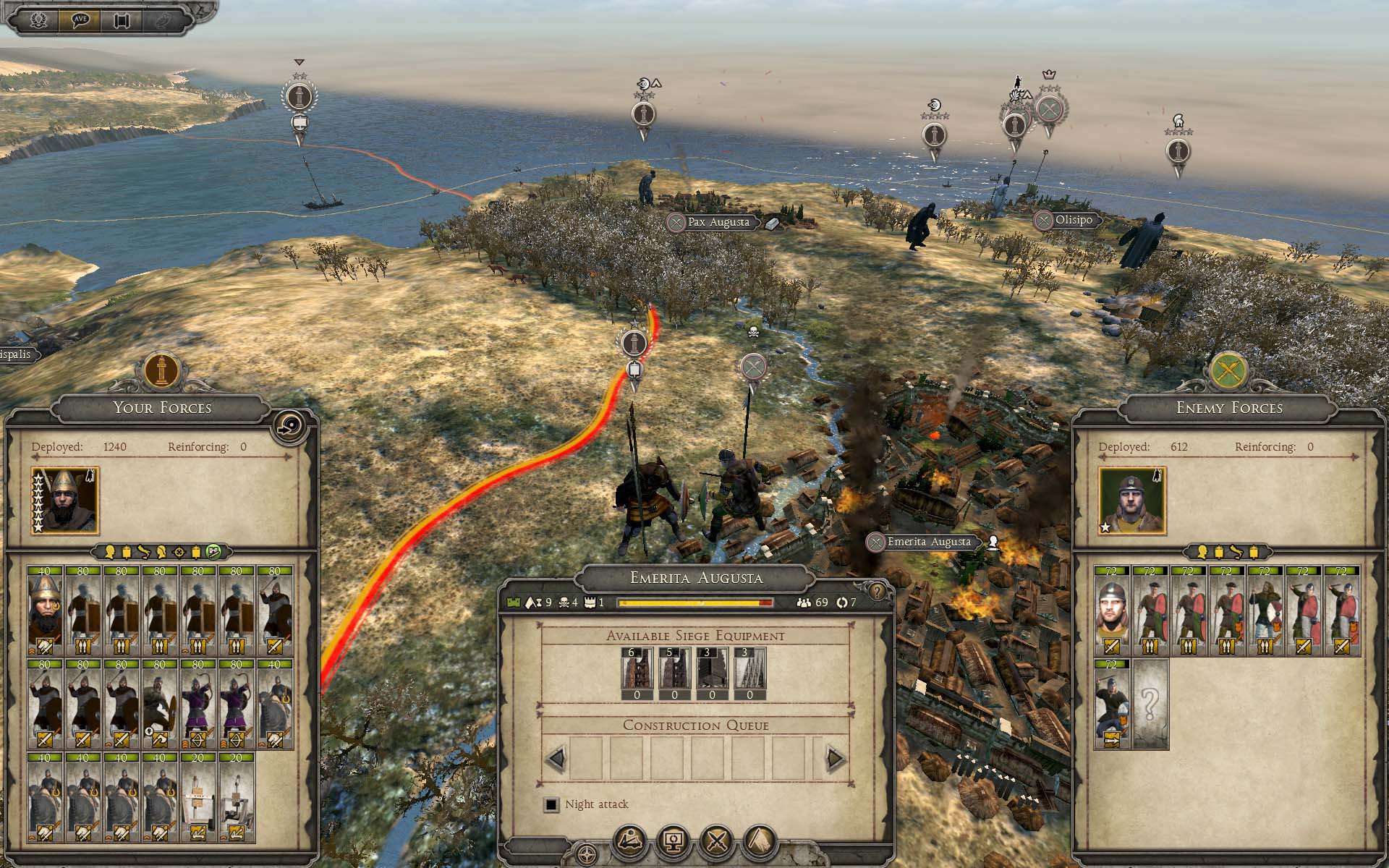Inspect the enemy general's portrait
The width and height of the screenshot is (1389, 868).
tap(1131, 501)
